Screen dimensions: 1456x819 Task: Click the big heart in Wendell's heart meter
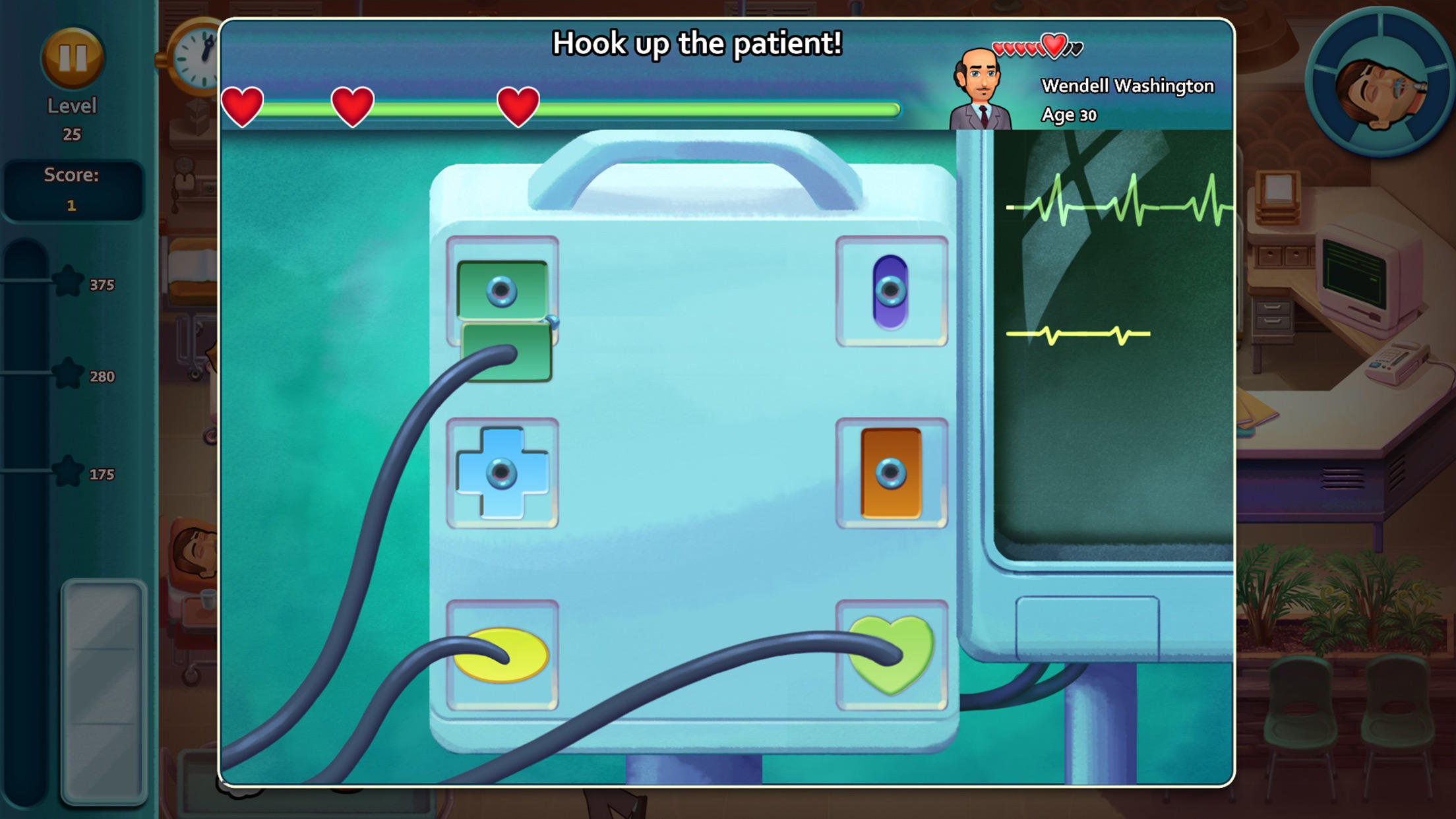[x=1053, y=46]
